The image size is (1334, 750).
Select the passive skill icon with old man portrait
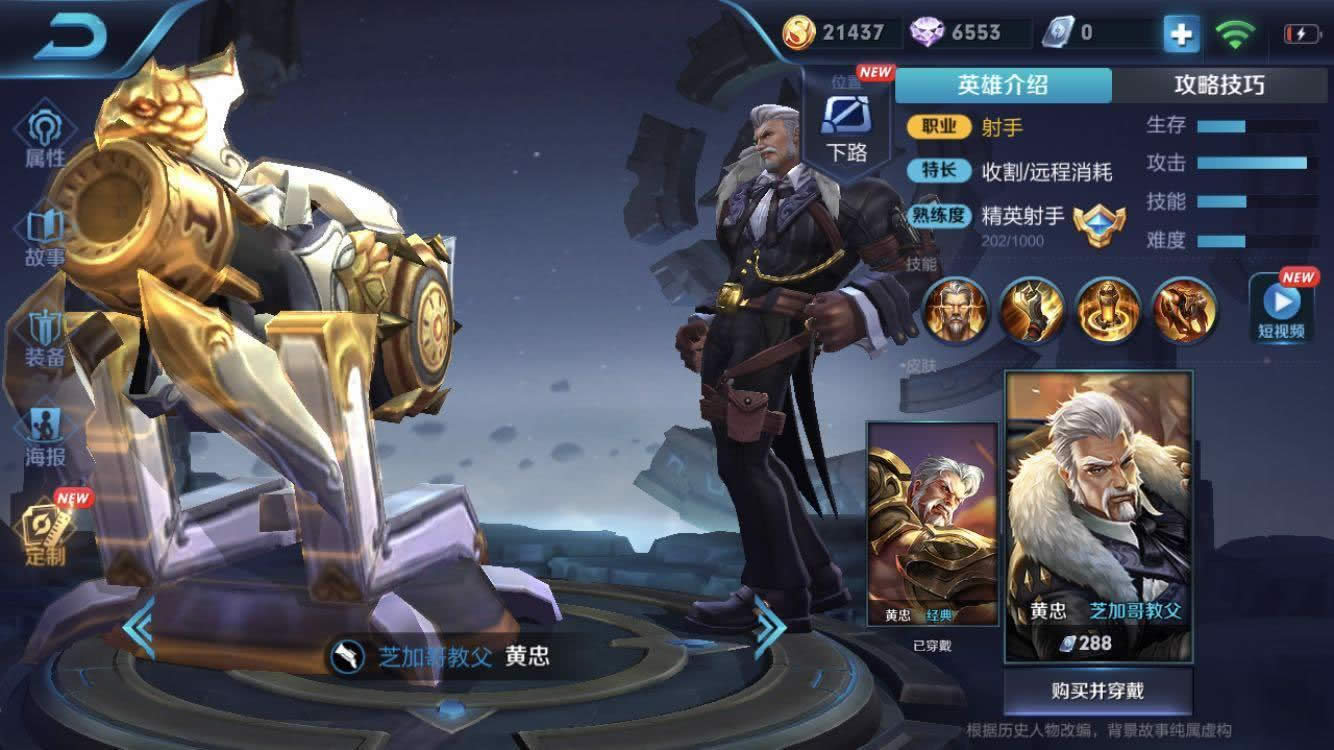[954, 310]
